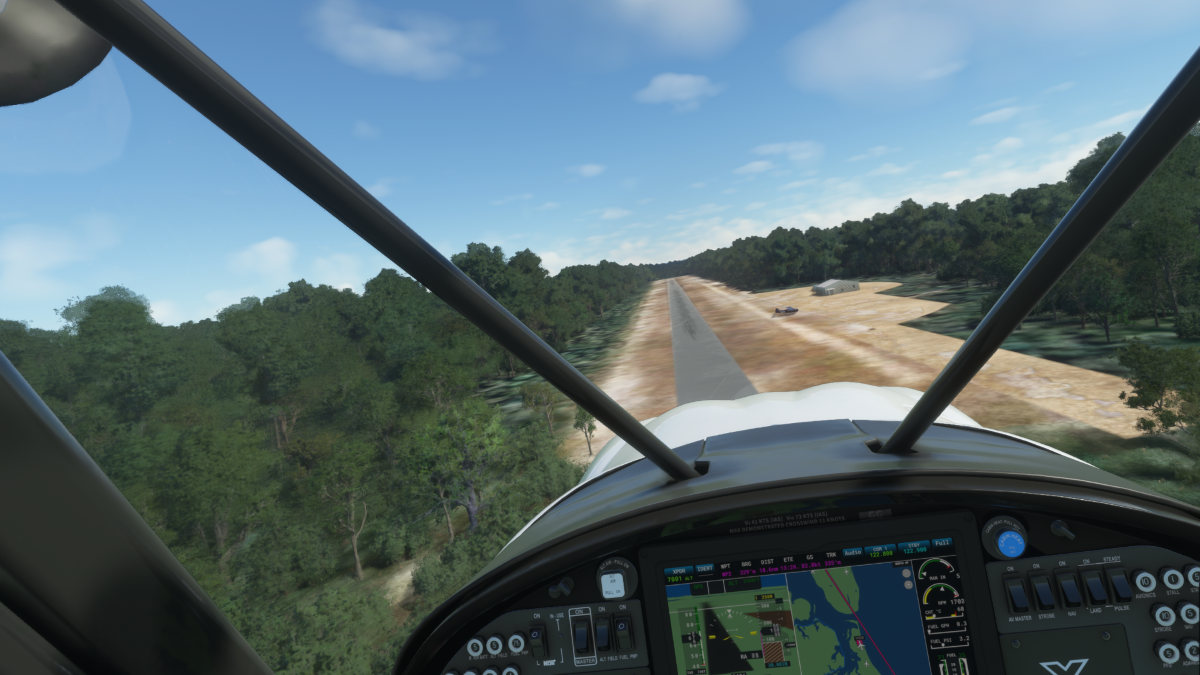Toggle the AV MASTER switch

(x=1017, y=594)
